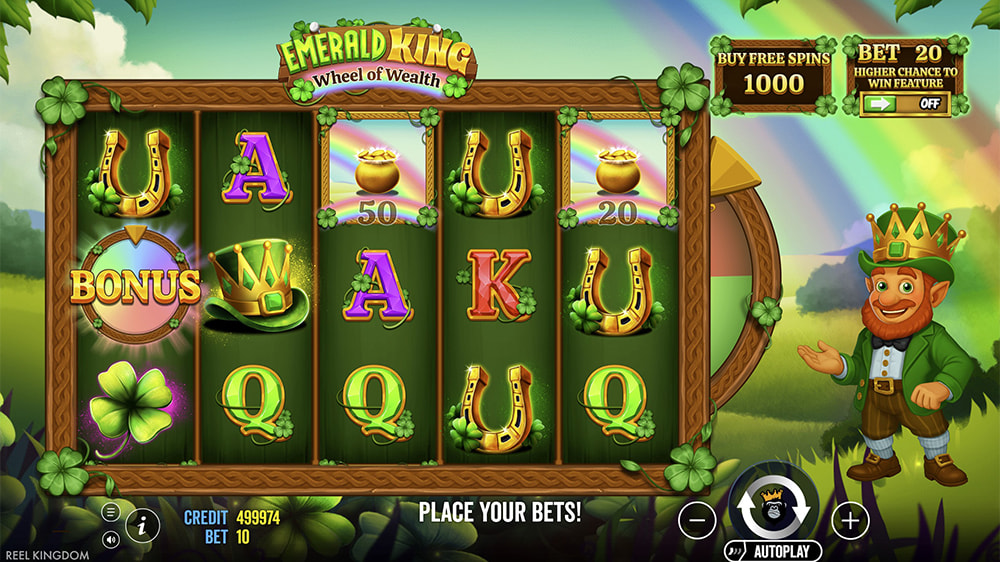Open the hamburger settings menu
1000x562 pixels.
111,512
